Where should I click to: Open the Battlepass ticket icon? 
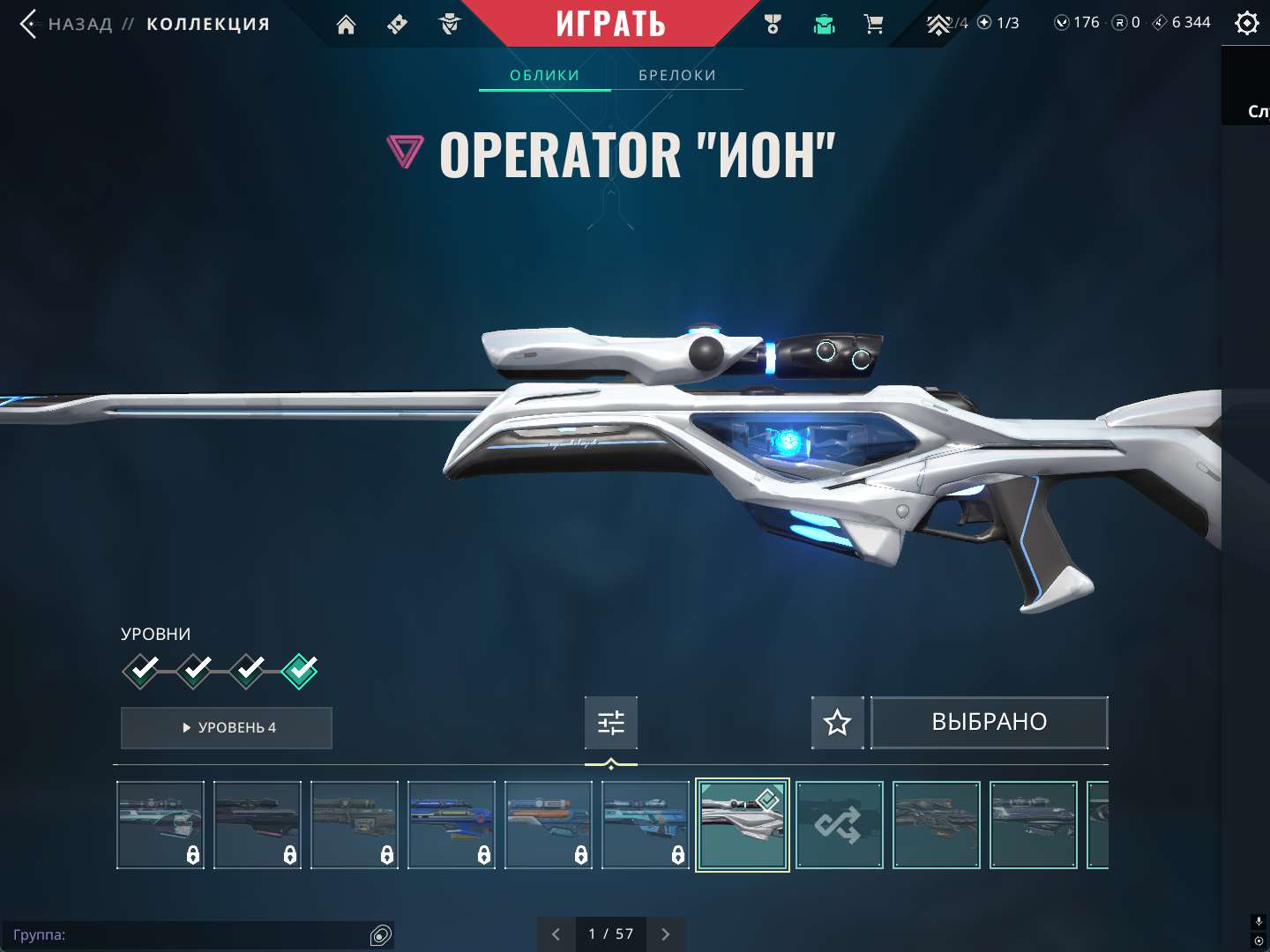click(x=396, y=24)
